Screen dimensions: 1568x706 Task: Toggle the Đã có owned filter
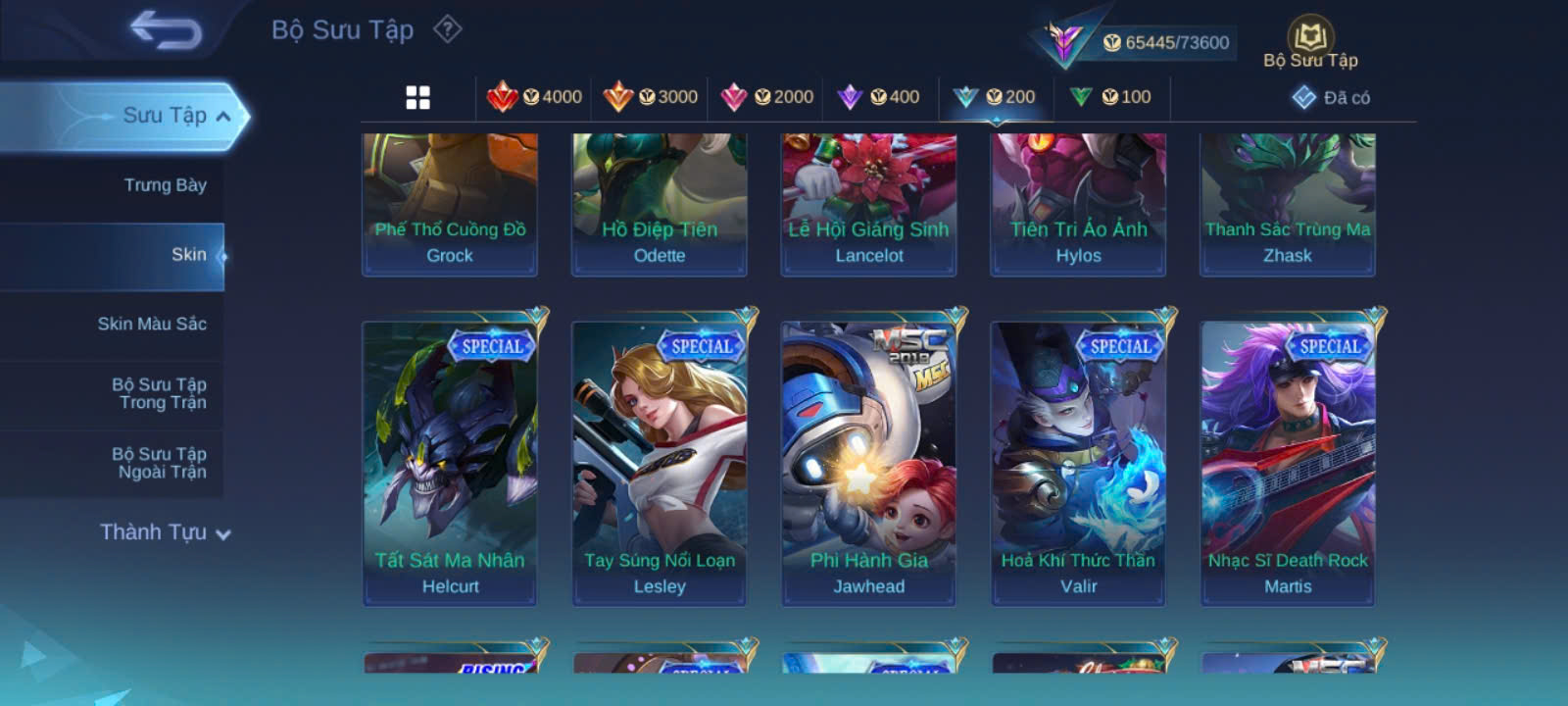pyautogui.click(x=1332, y=97)
